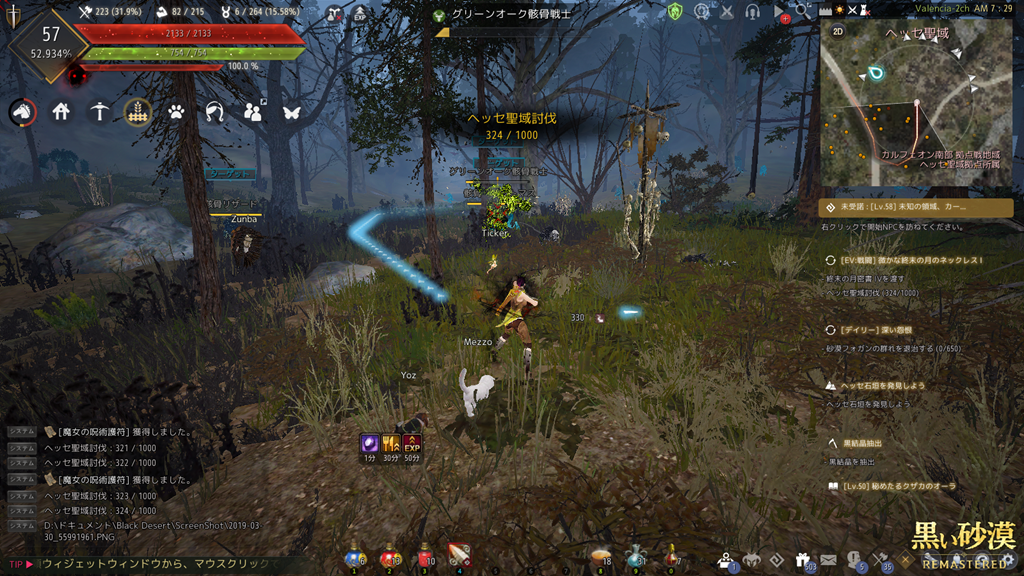This screenshot has height=576, width=1024.
Task: Activate the feather skill in hotbar slot 4
Action: click(x=460, y=556)
